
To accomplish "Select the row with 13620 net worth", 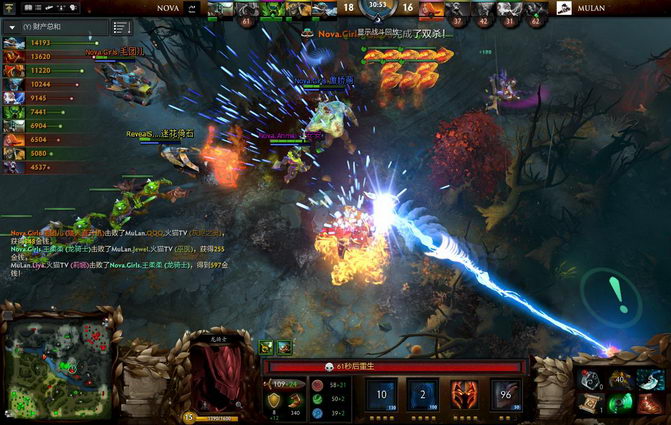I will point(30,57).
